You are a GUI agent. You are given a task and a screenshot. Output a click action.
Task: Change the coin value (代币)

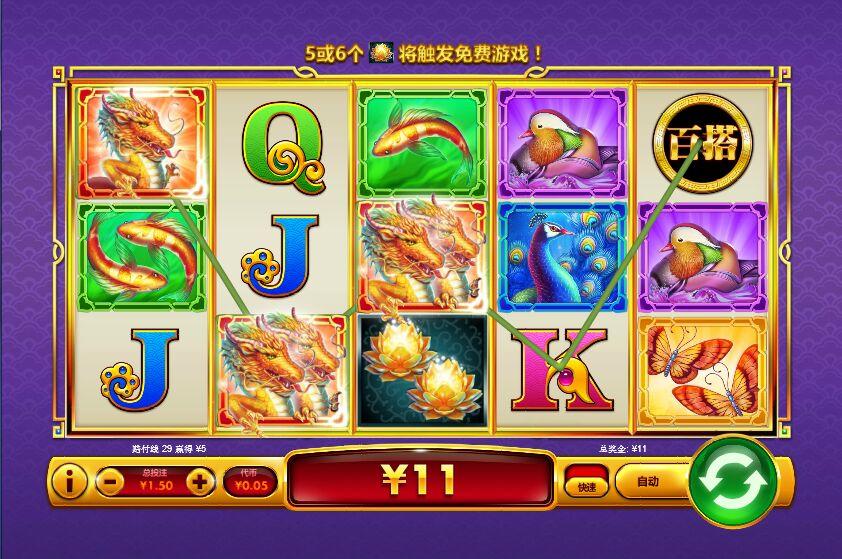tap(249, 482)
